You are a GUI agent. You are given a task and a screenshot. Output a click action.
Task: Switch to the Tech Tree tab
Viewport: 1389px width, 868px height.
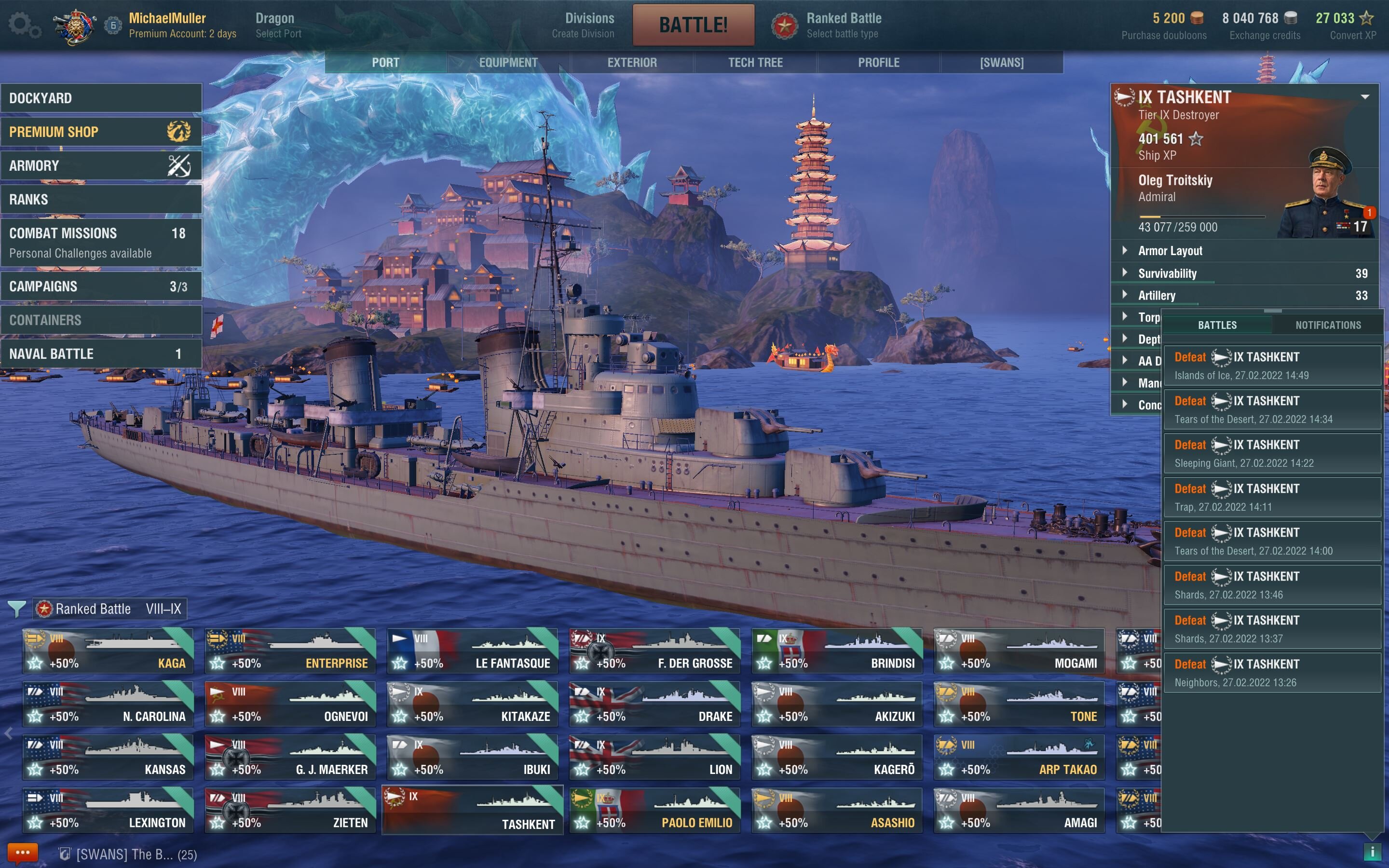[755, 63]
